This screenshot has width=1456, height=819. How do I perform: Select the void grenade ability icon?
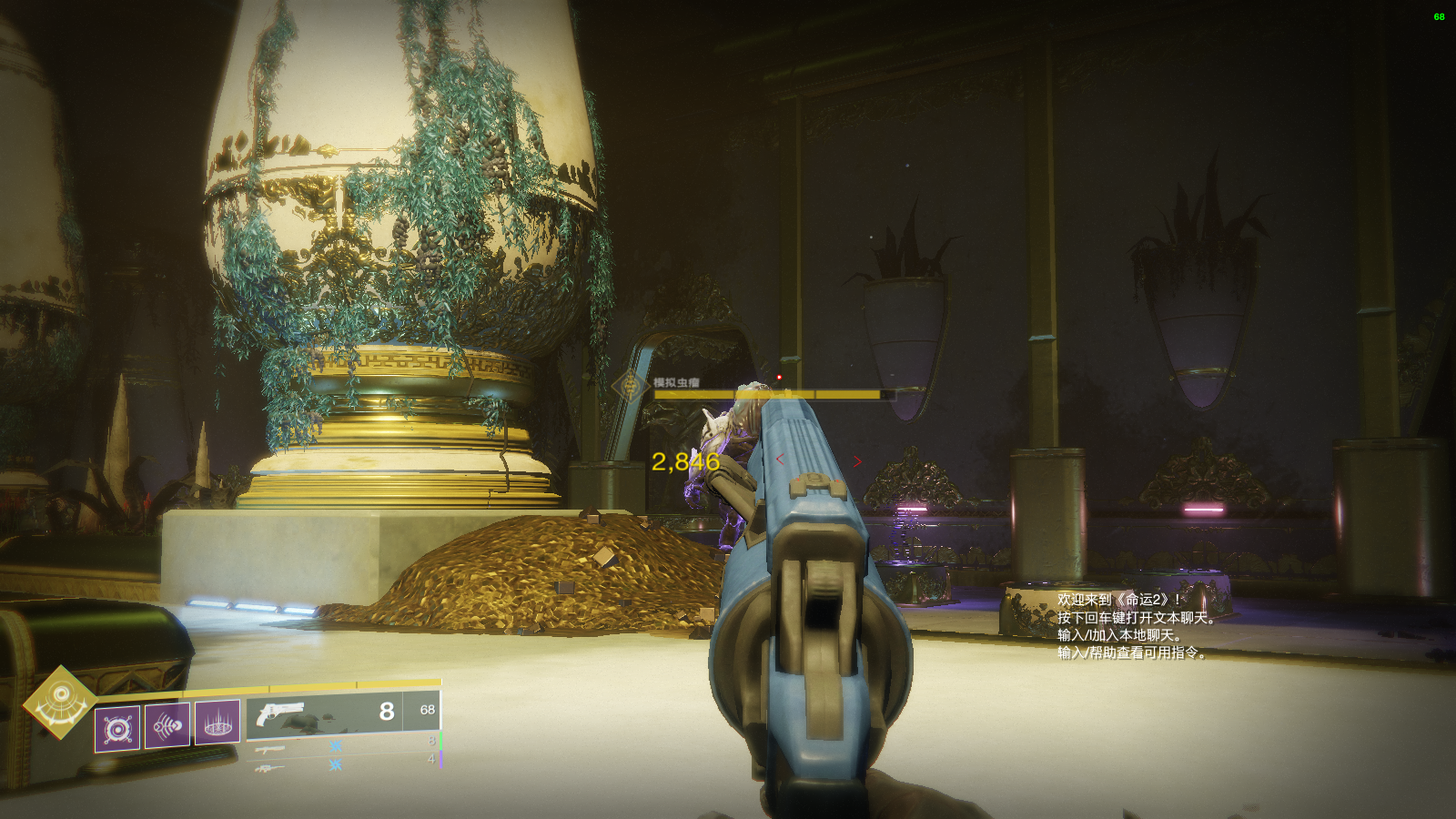pyautogui.click(x=117, y=728)
